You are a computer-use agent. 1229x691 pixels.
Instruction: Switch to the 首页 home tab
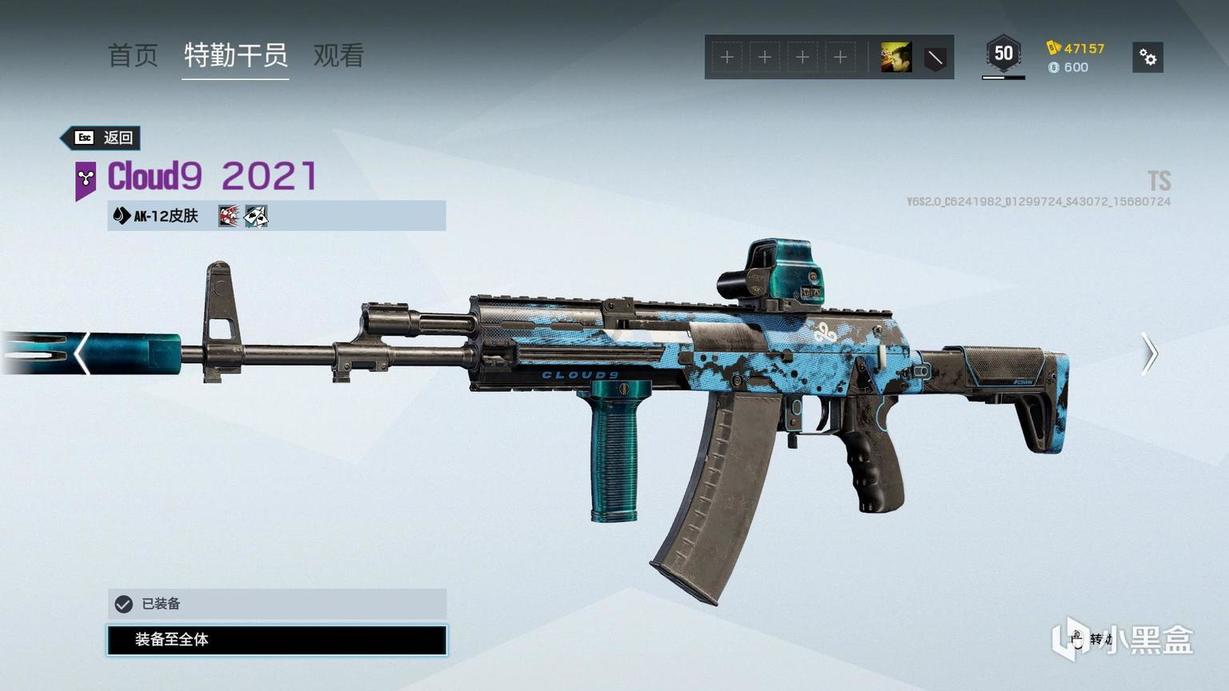point(133,55)
